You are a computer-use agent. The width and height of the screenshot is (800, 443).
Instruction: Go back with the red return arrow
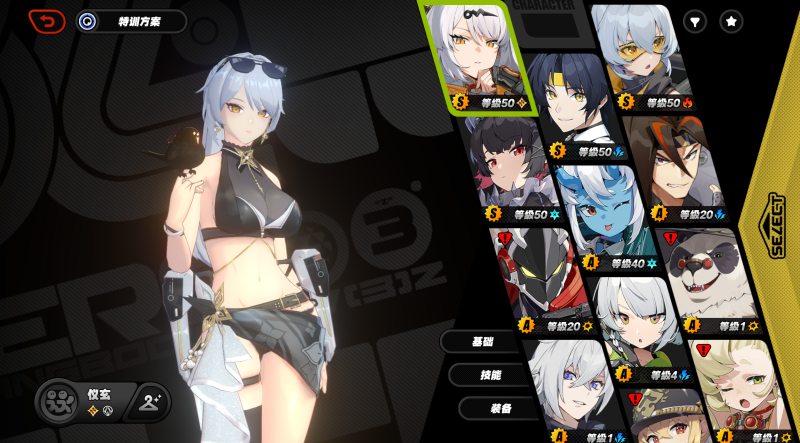pos(46,21)
